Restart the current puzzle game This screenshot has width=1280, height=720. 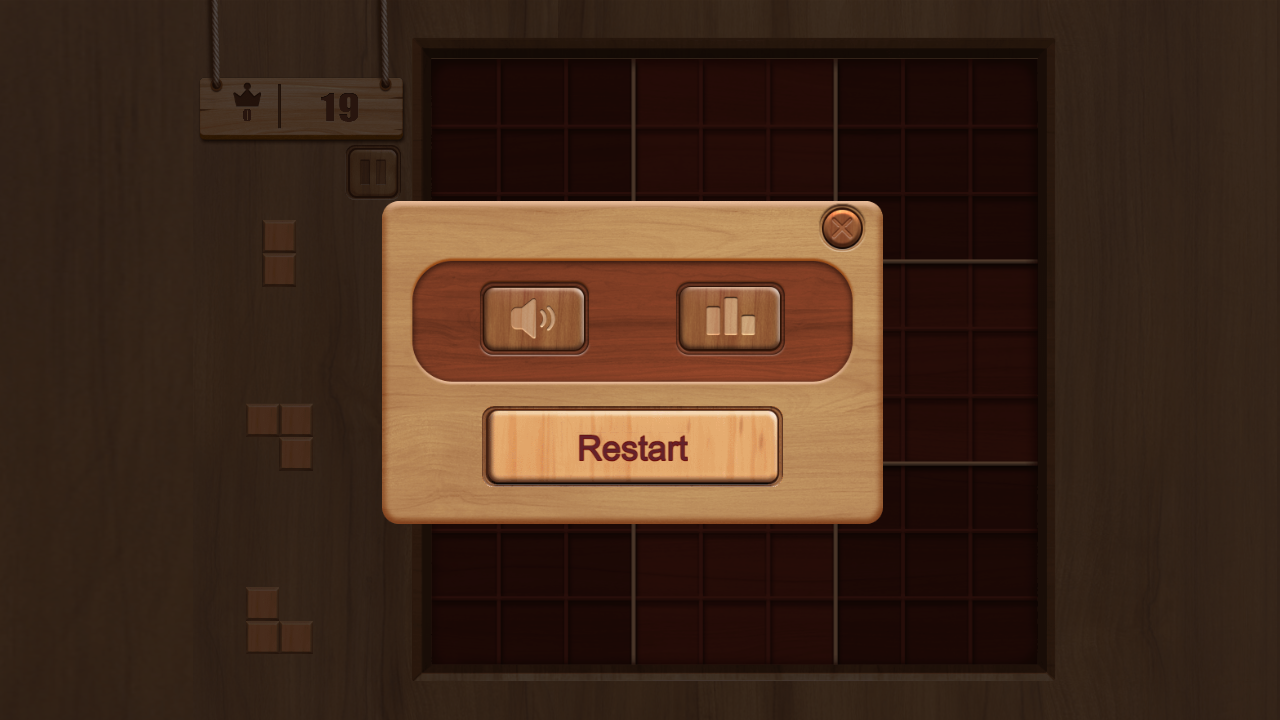coord(632,447)
